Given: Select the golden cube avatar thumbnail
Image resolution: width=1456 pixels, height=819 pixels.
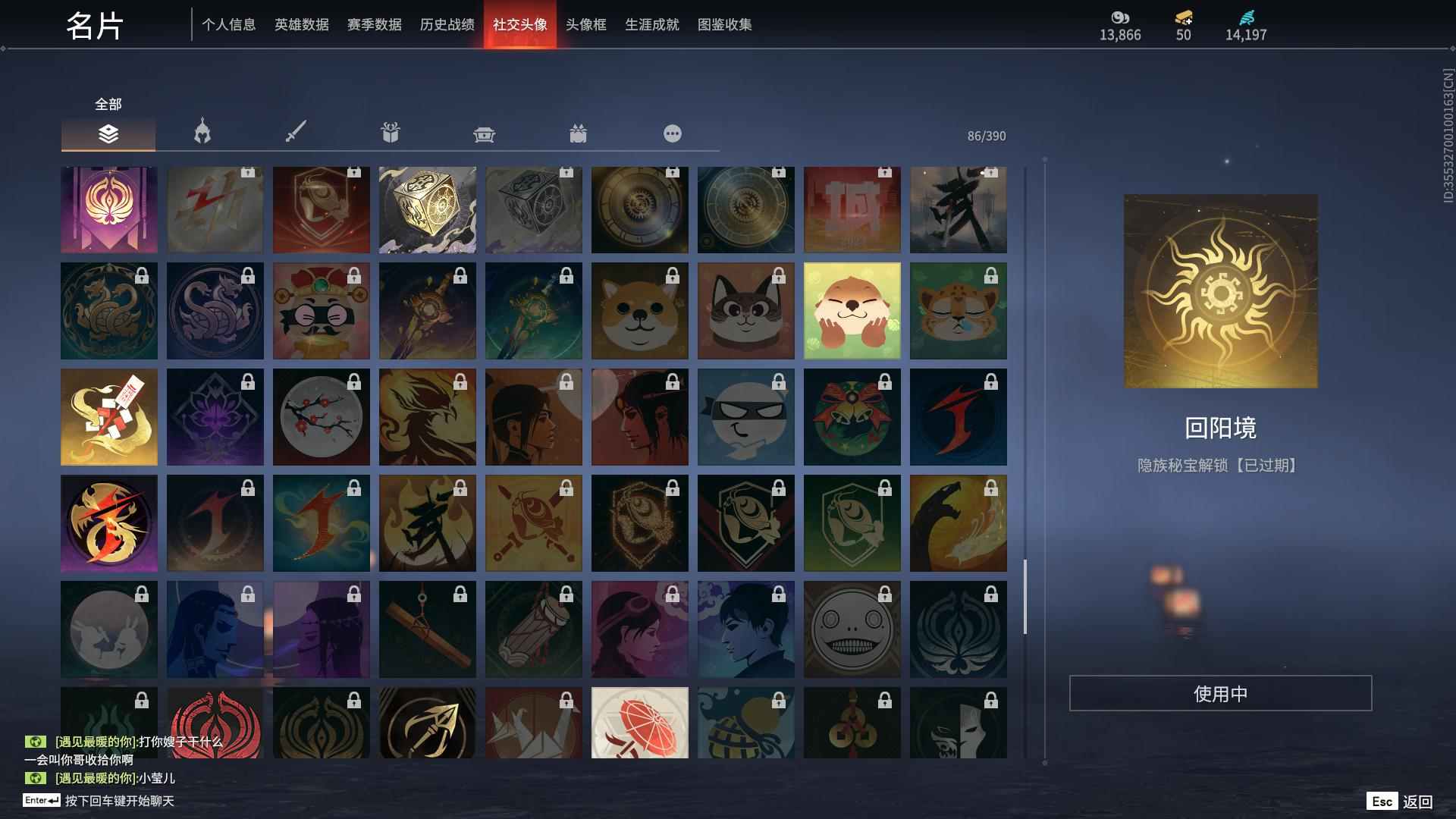Looking at the screenshot, I should tap(427, 210).
